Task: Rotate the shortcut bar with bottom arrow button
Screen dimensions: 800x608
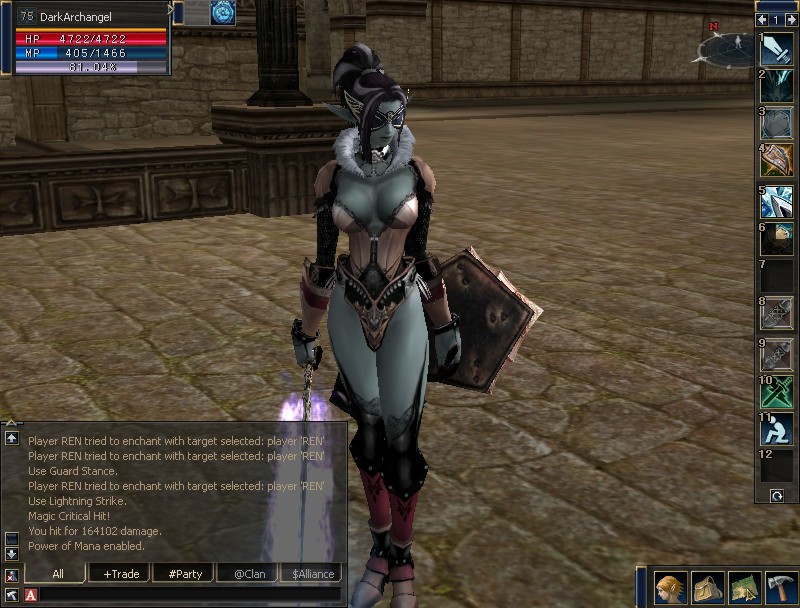Action: [776, 496]
